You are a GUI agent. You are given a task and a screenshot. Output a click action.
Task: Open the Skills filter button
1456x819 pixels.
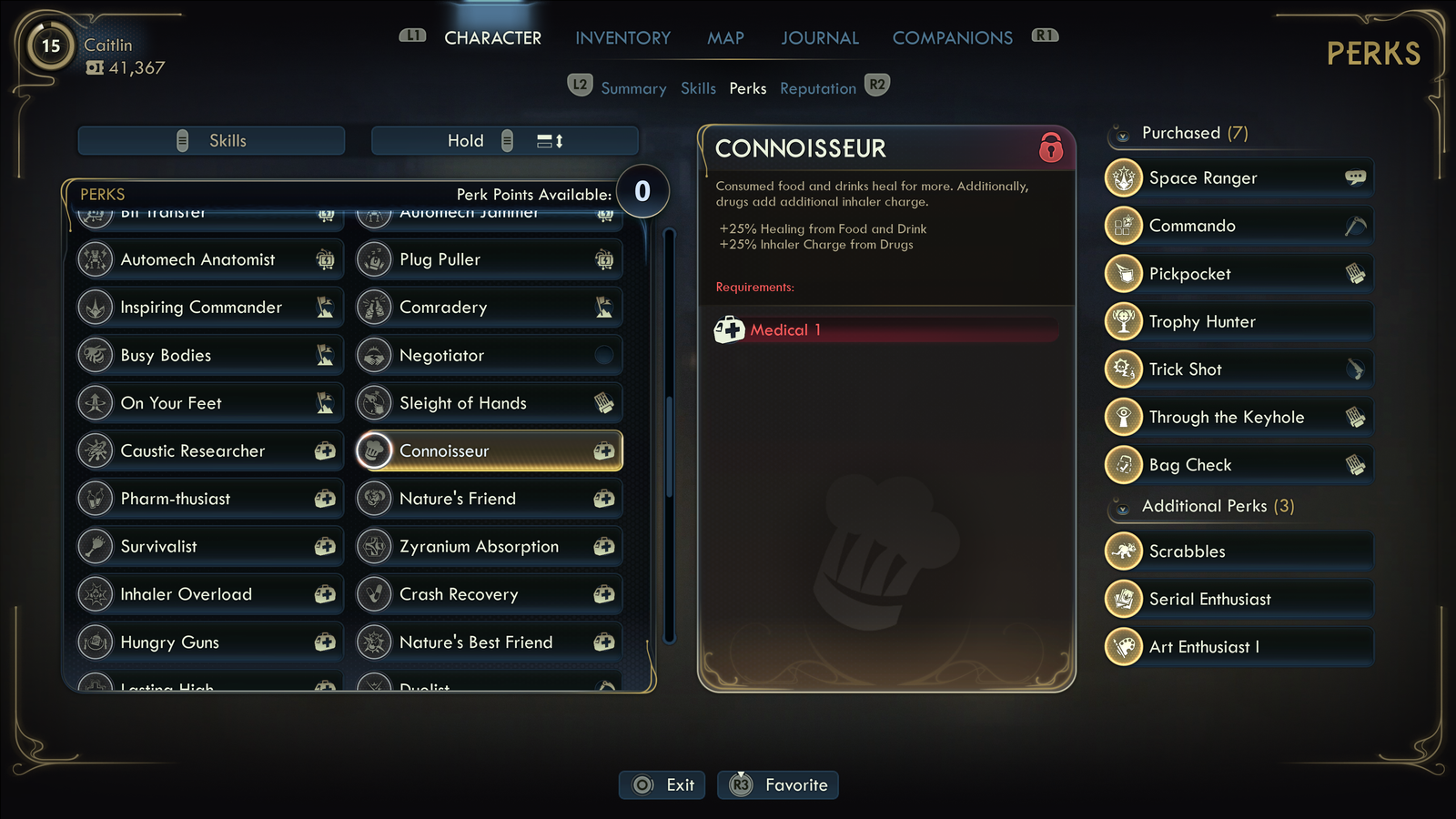pyautogui.click(x=211, y=141)
